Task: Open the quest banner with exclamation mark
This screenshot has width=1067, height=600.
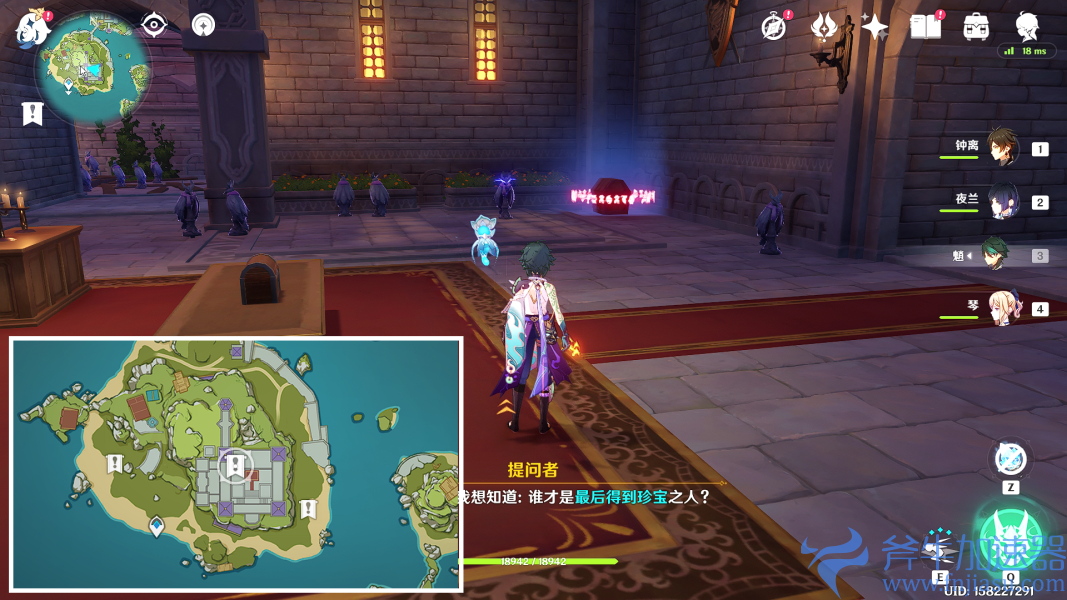Action: point(33,113)
